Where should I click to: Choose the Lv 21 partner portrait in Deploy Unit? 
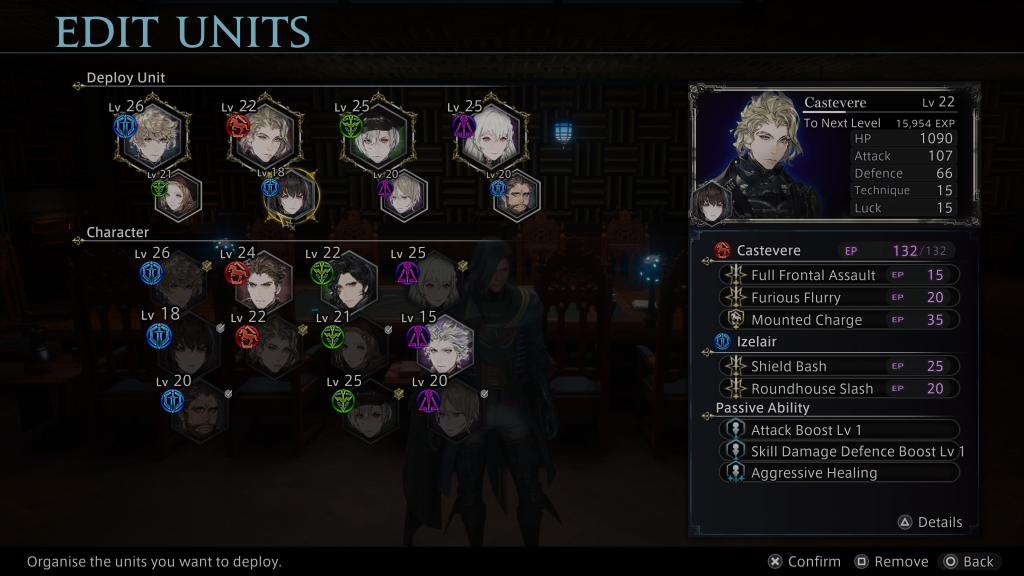[x=178, y=196]
